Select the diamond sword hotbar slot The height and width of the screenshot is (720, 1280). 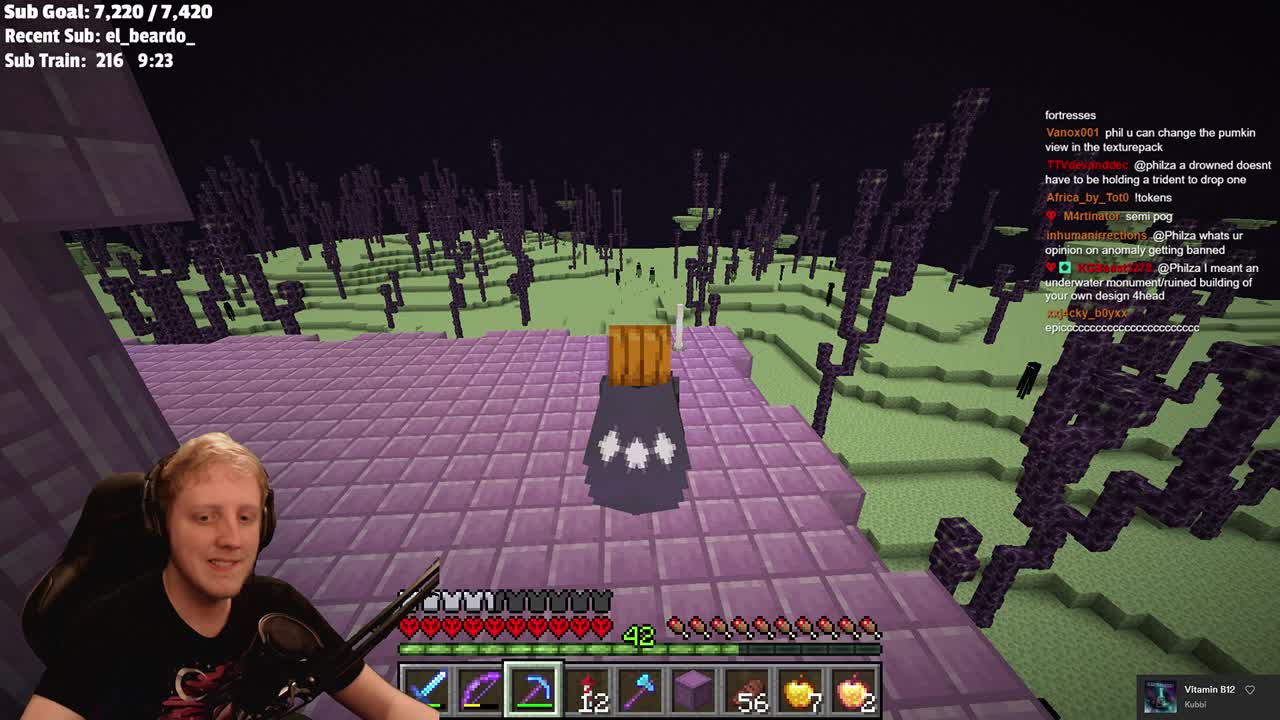(426, 691)
